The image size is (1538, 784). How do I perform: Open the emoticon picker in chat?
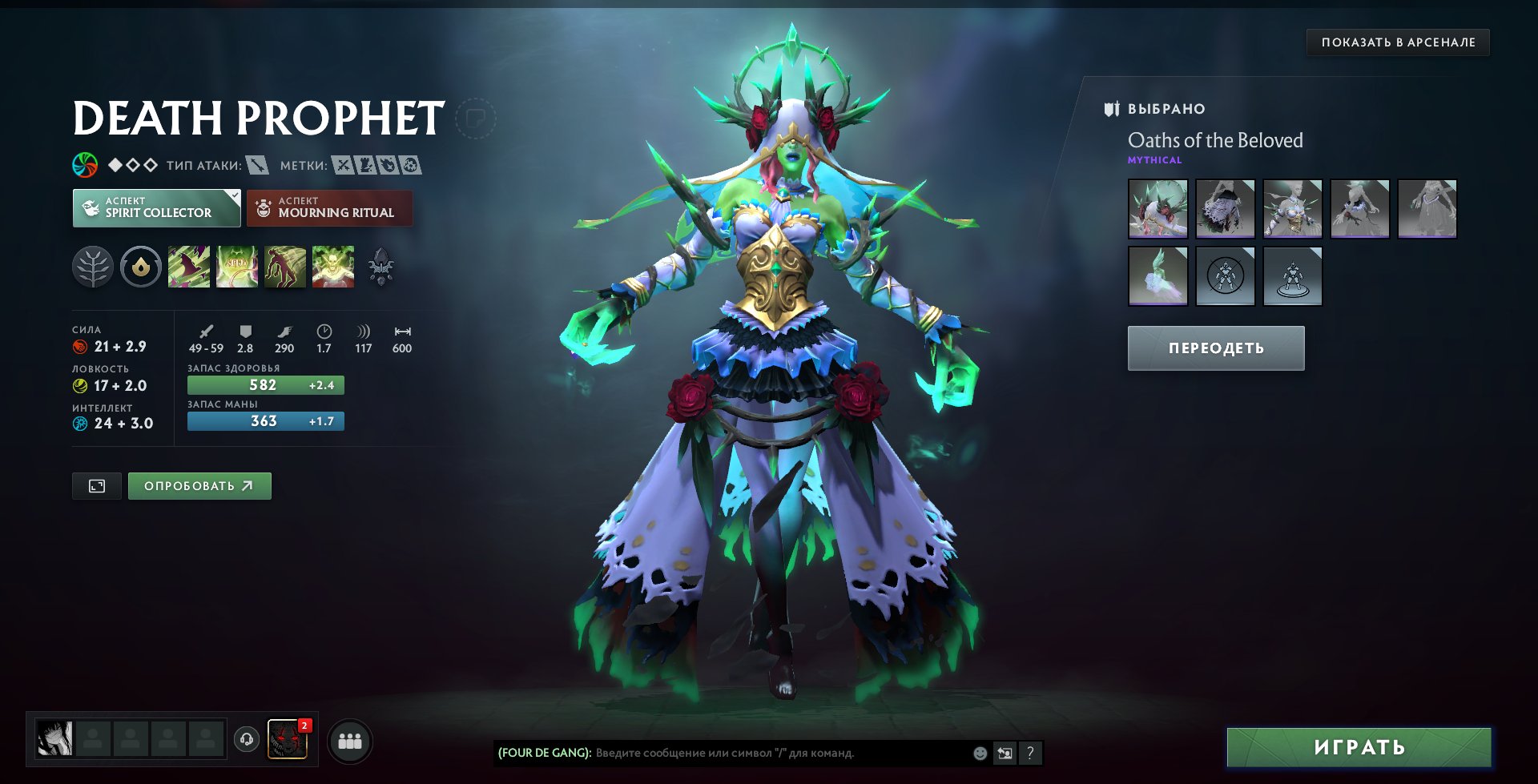[x=980, y=753]
